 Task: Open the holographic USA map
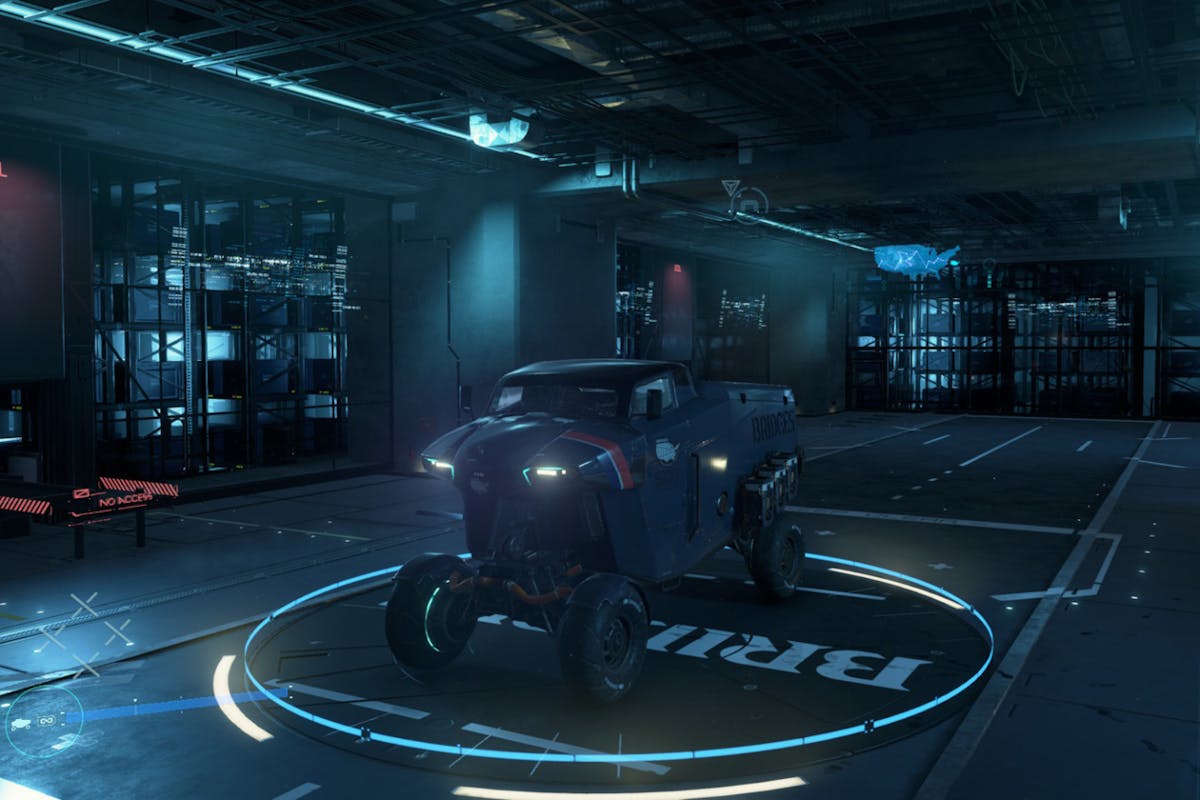(916, 260)
